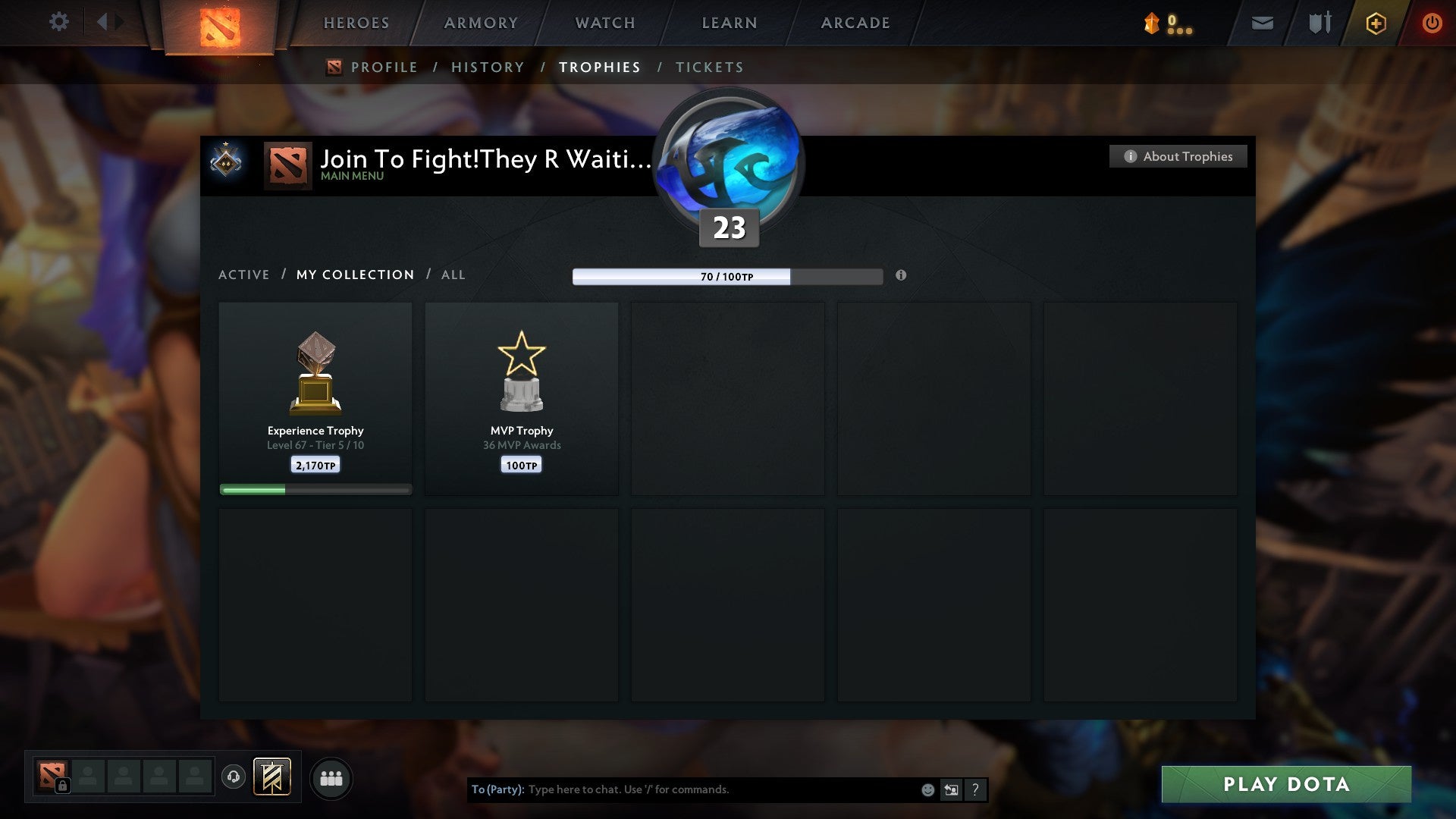Toggle voice chat with the headset icon
The image size is (1456, 819).
click(x=234, y=777)
